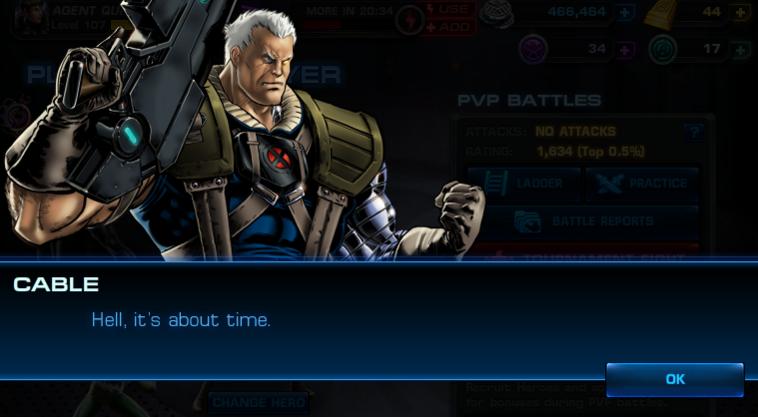Viewport: 758px width, 417px height.
Task: Open the PVP Battles help question mark
Action: coord(693,132)
